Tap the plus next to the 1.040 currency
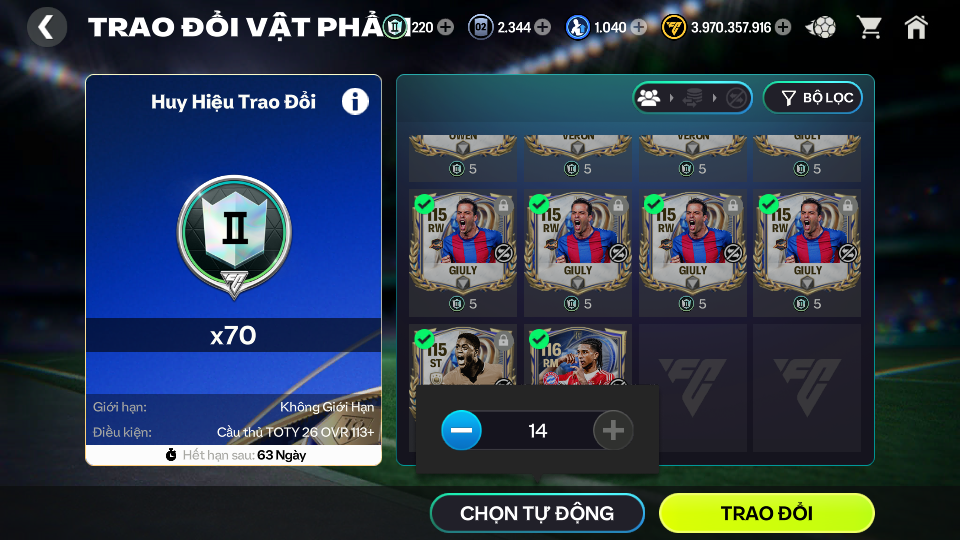The image size is (960, 540). click(x=638, y=27)
